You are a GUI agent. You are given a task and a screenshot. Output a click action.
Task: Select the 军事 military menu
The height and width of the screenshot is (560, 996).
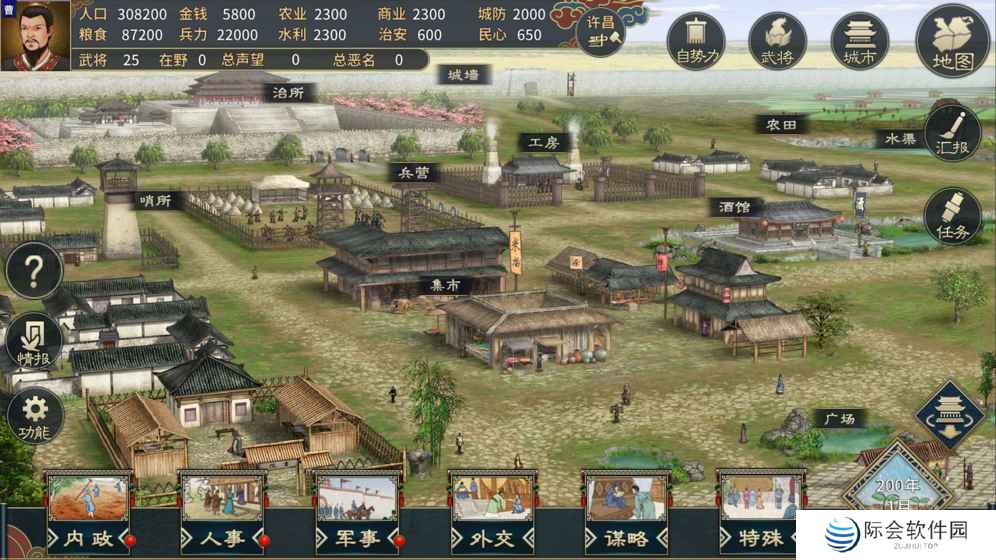[x=356, y=512]
